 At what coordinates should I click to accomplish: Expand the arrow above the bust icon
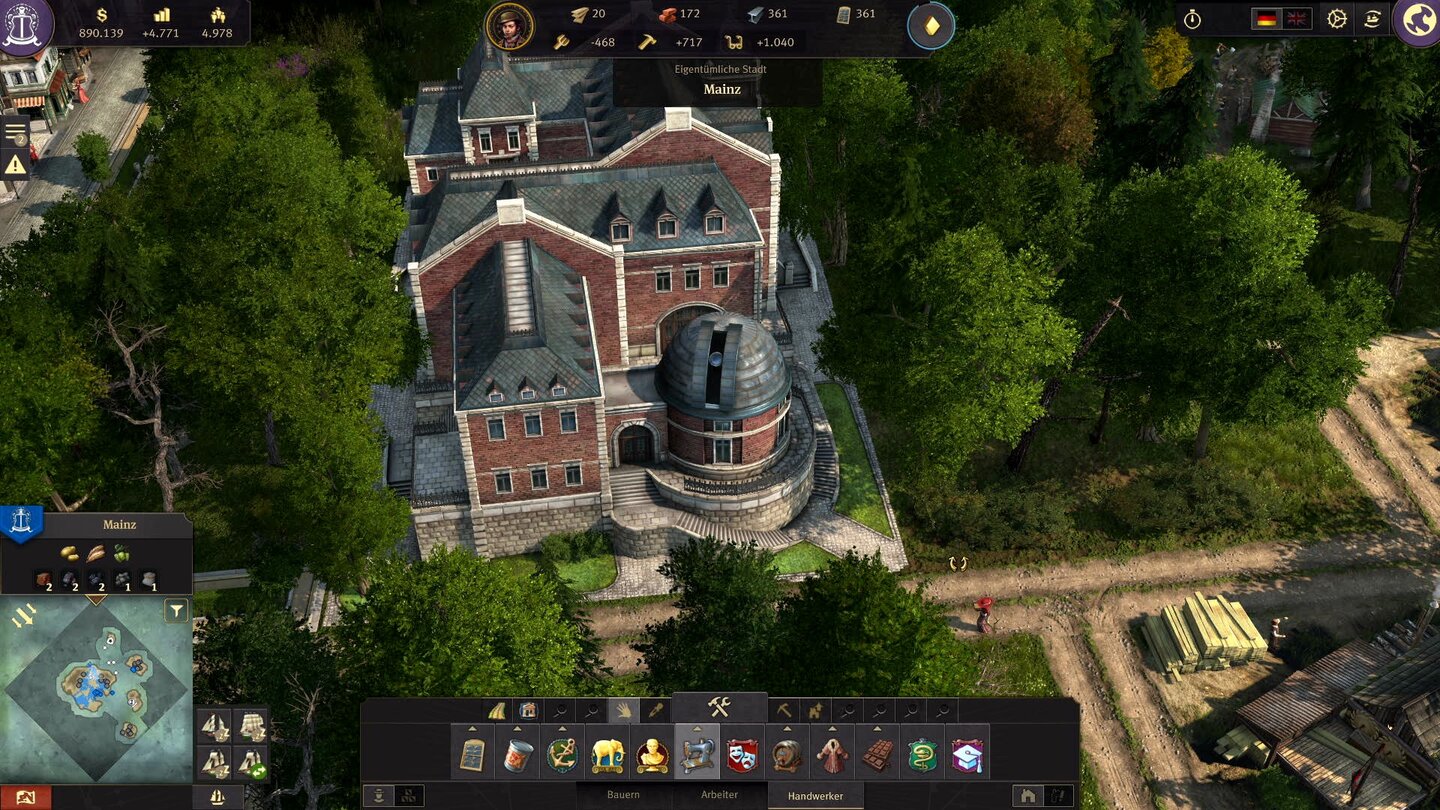click(653, 729)
